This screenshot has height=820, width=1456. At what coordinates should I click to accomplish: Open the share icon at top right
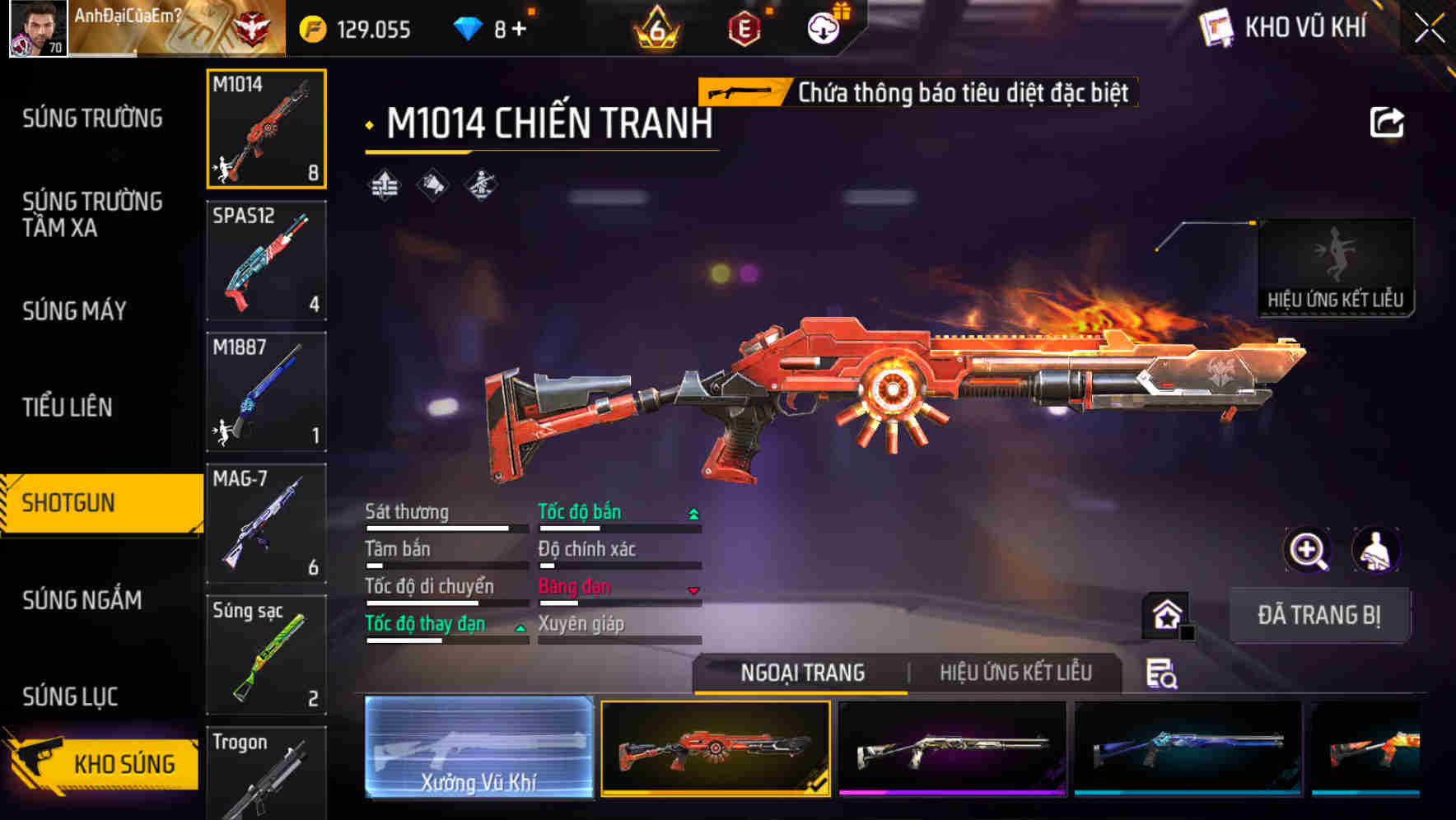pyautogui.click(x=1388, y=122)
